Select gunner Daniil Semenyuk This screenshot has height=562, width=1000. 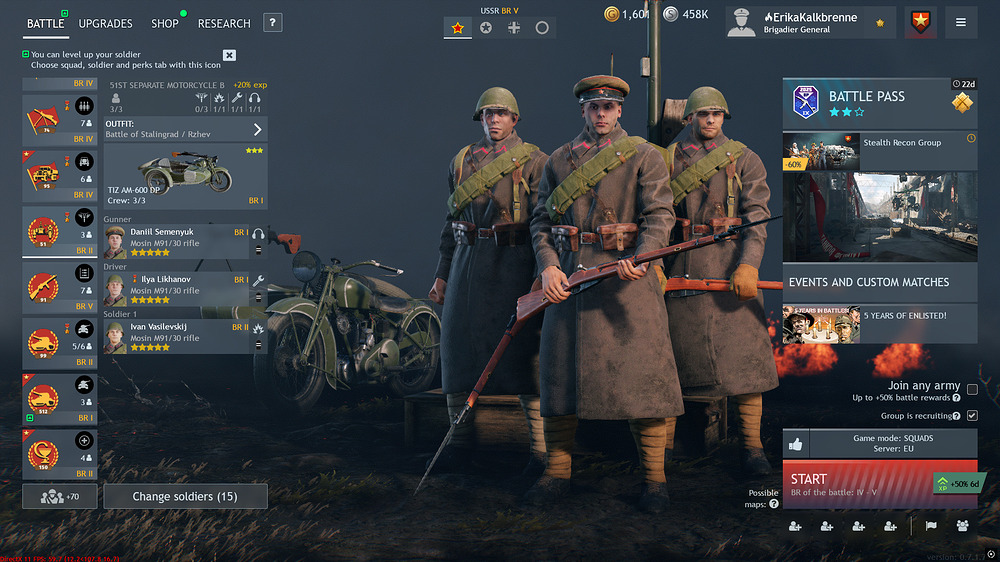[176, 242]
